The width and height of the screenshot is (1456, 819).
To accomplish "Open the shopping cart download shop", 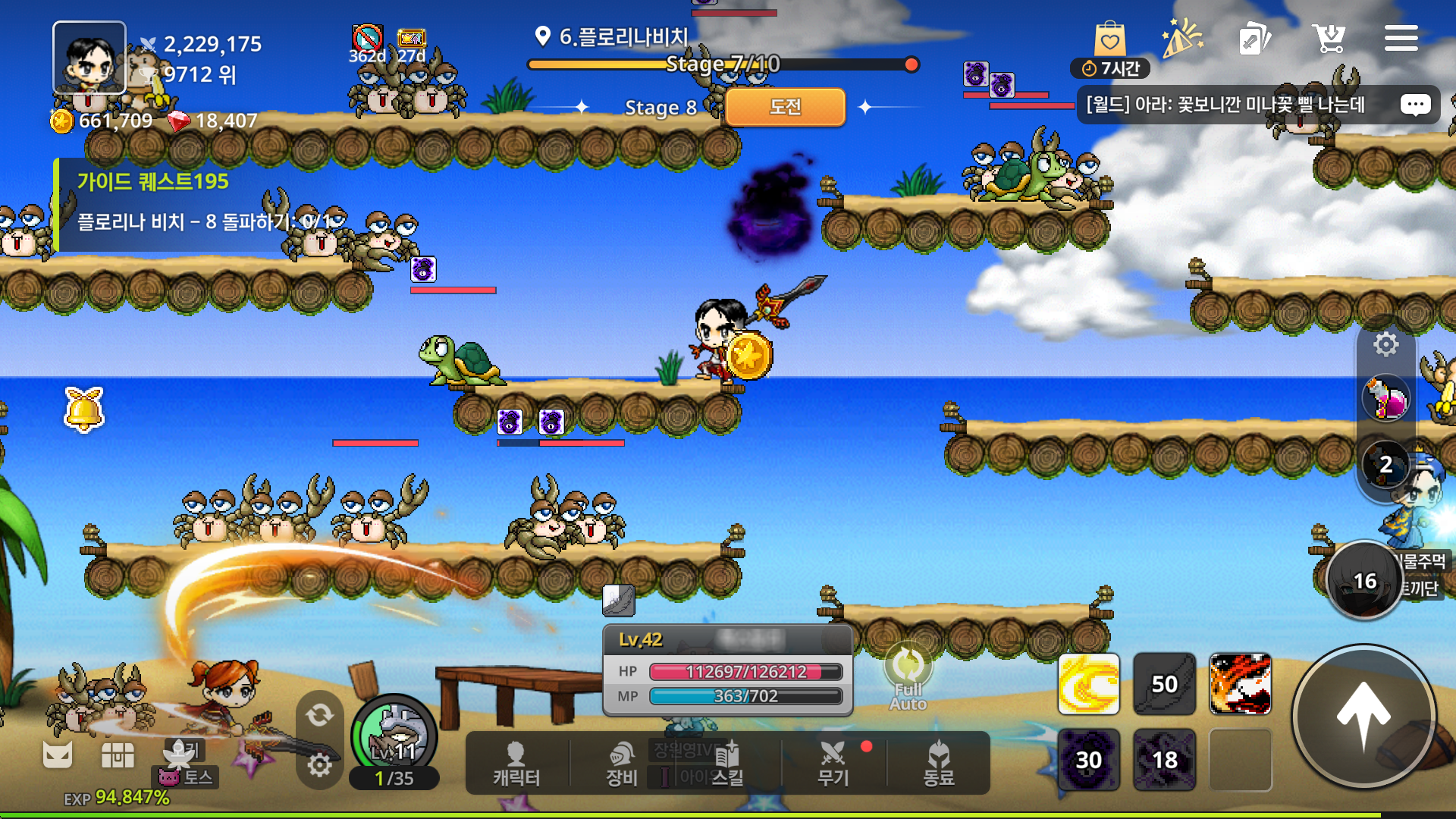I will (x=1329, y=38).
